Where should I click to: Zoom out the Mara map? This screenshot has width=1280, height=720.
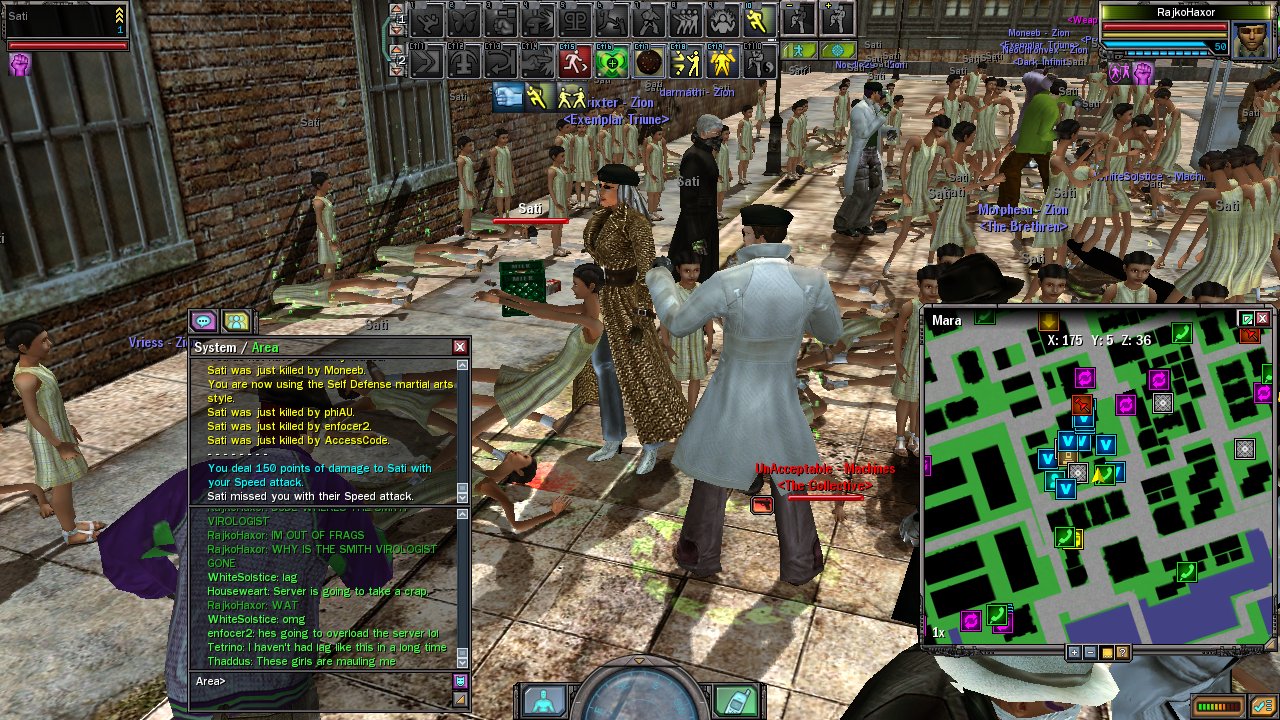tap(1090, 652)
